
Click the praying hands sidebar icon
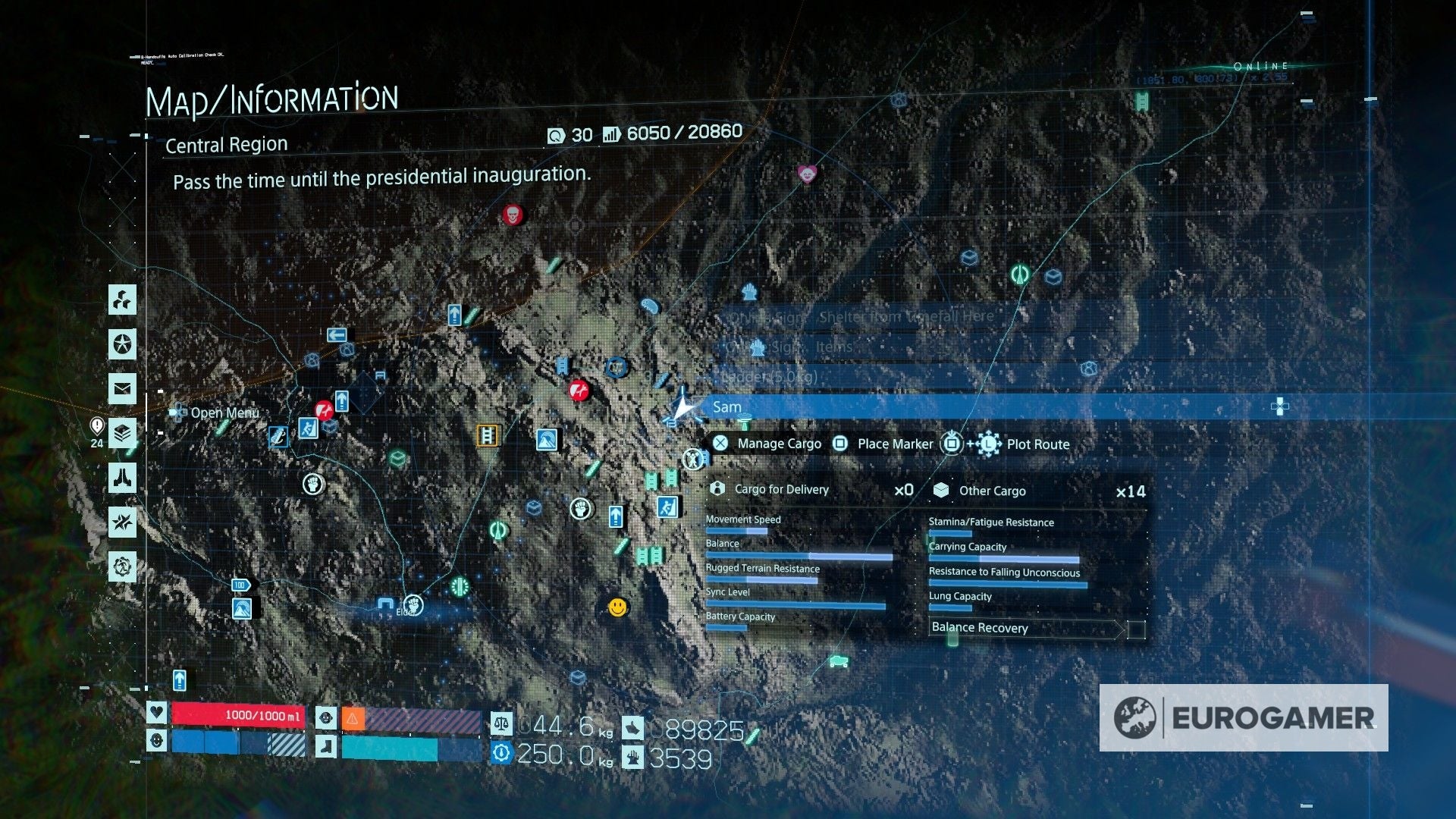121,479
